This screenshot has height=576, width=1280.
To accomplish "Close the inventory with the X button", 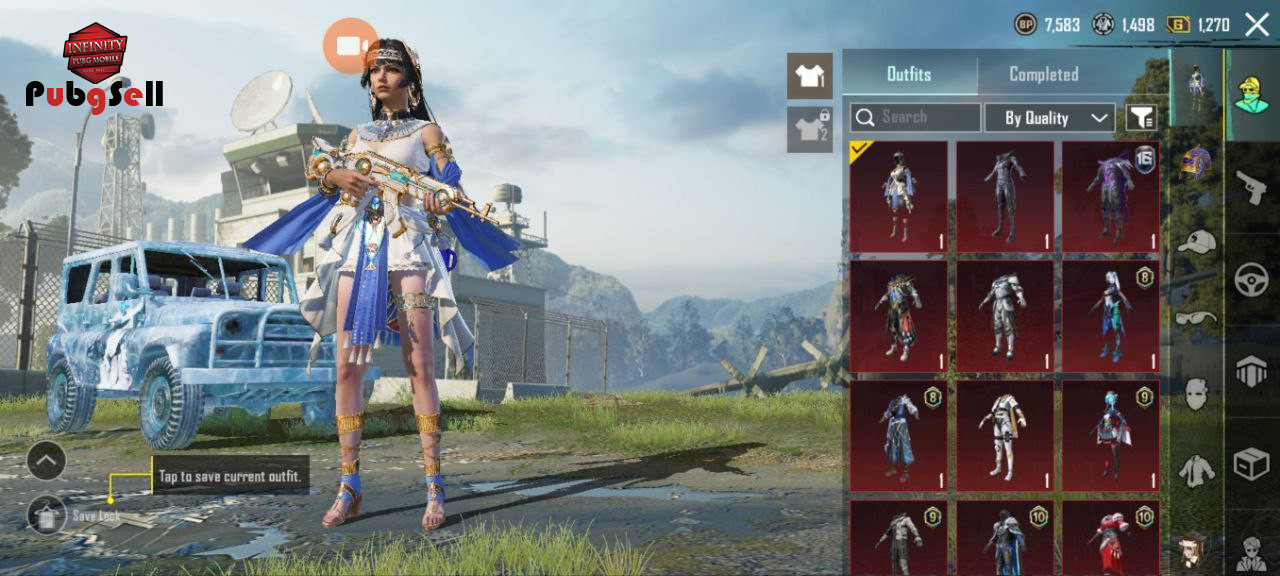I will 1257,25.
